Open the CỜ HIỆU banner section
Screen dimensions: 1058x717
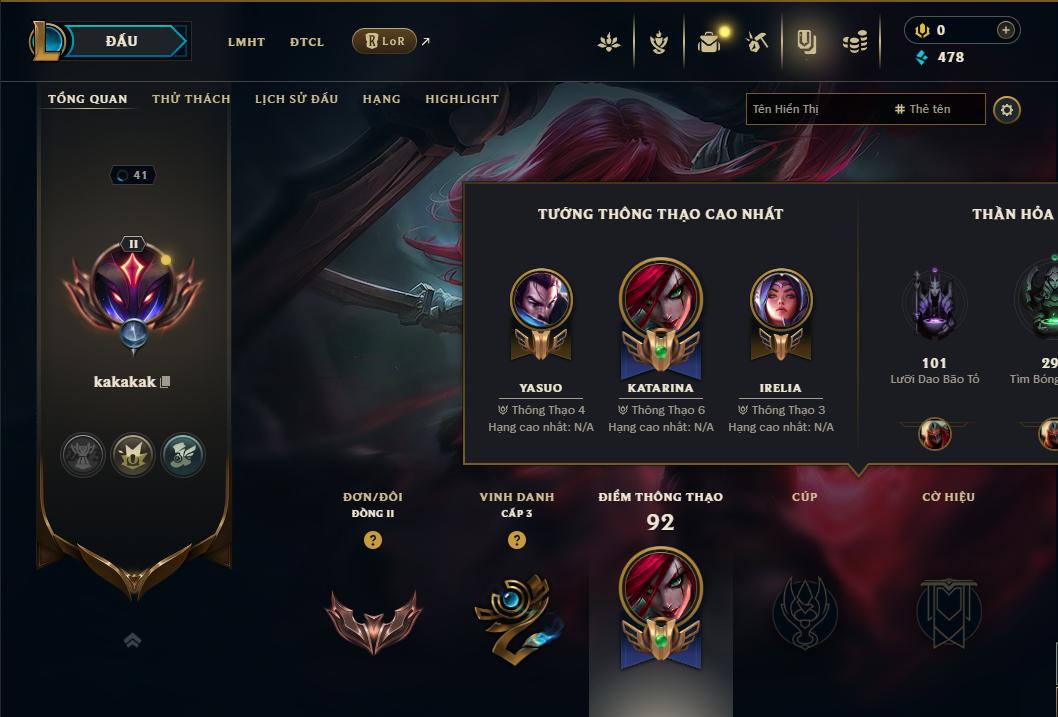pyautogui.click(x=948, y=611)
